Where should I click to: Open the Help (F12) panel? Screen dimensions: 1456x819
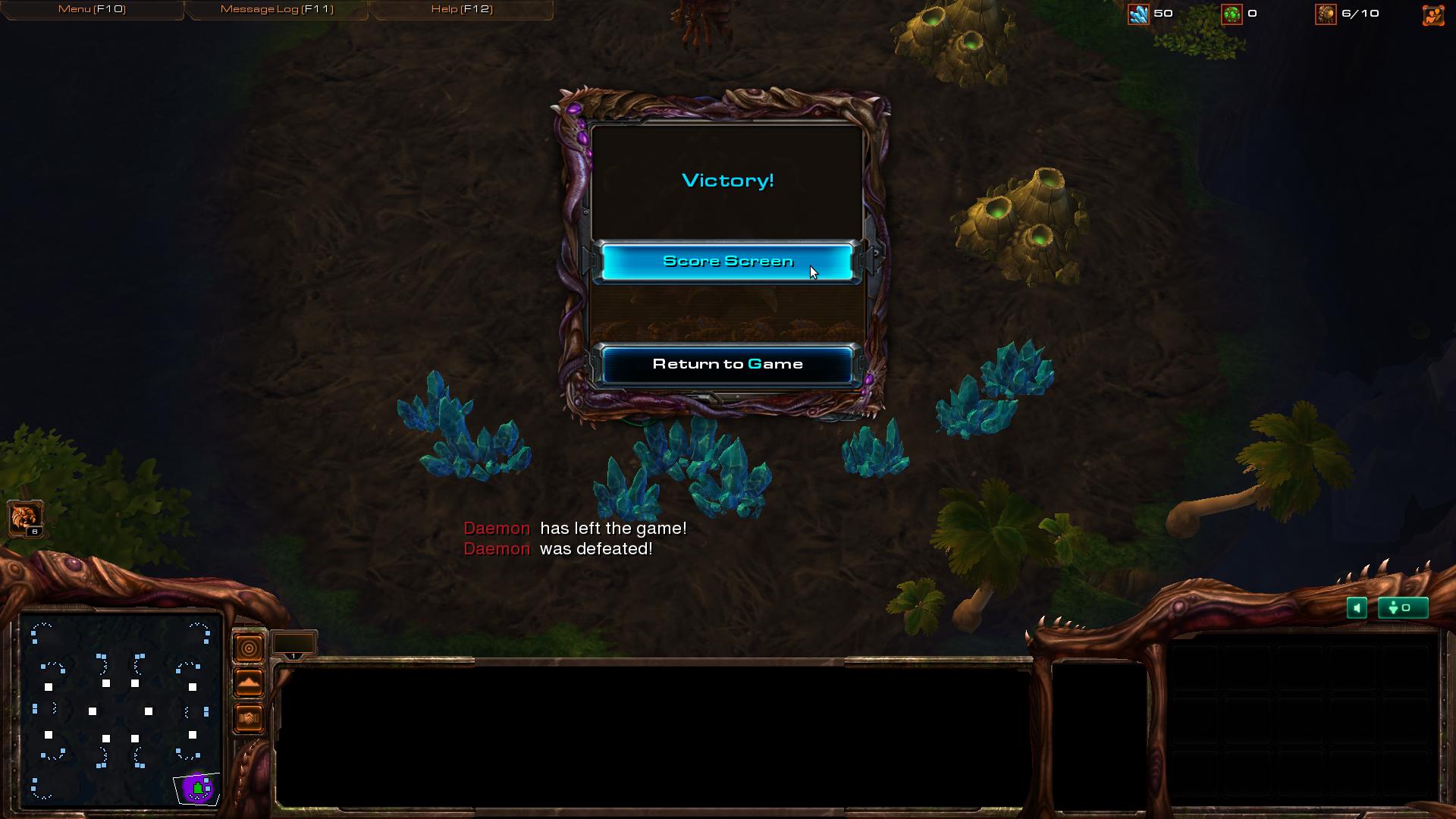point(462,9)
